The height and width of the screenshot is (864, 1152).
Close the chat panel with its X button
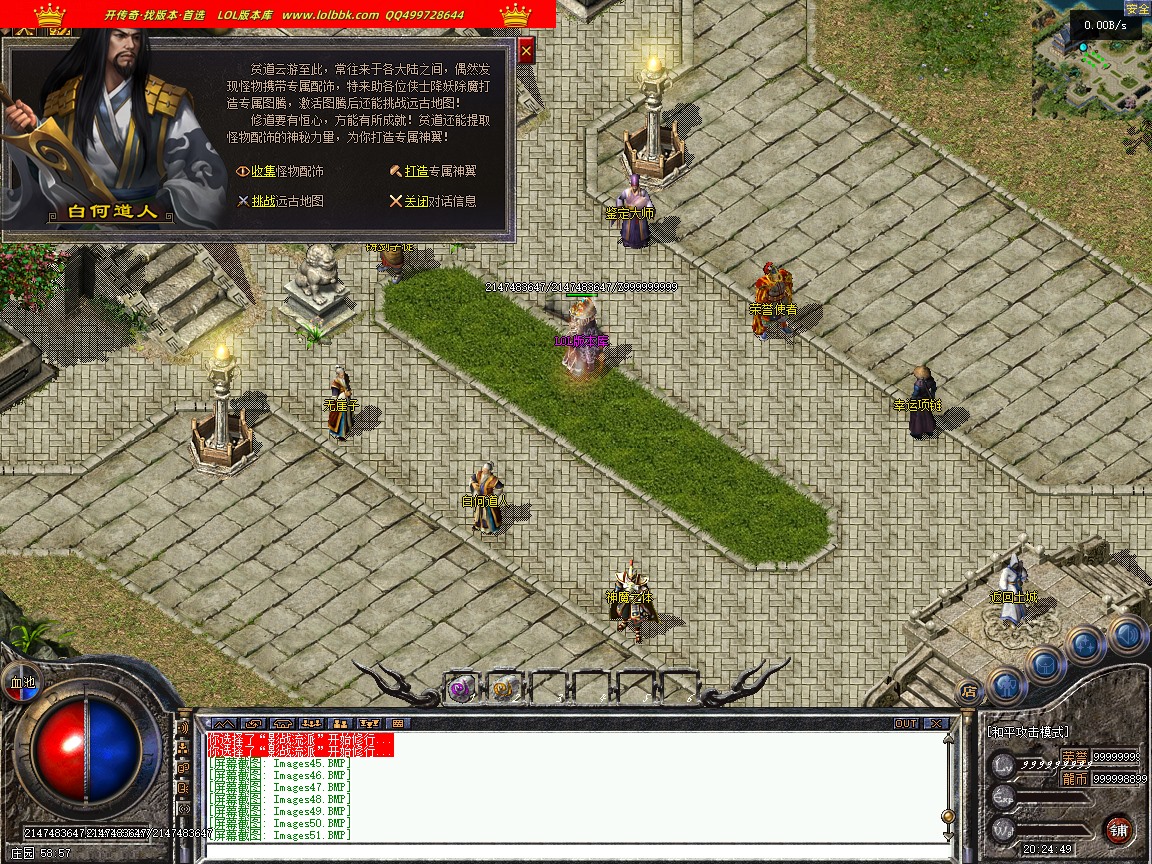click(x=936, y=723)
